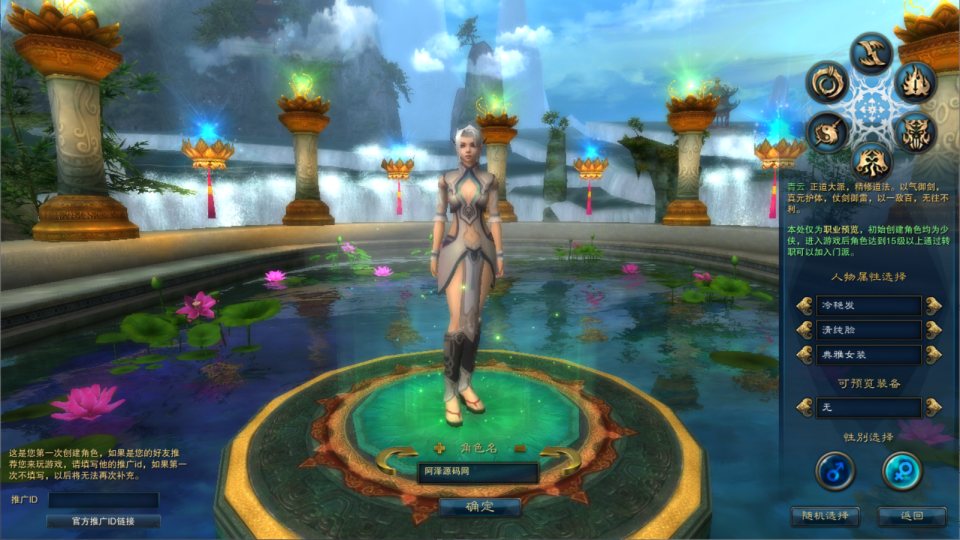Focus the 推广ID input field
Viewport: 960px width, 540px height.
(103, 499)
